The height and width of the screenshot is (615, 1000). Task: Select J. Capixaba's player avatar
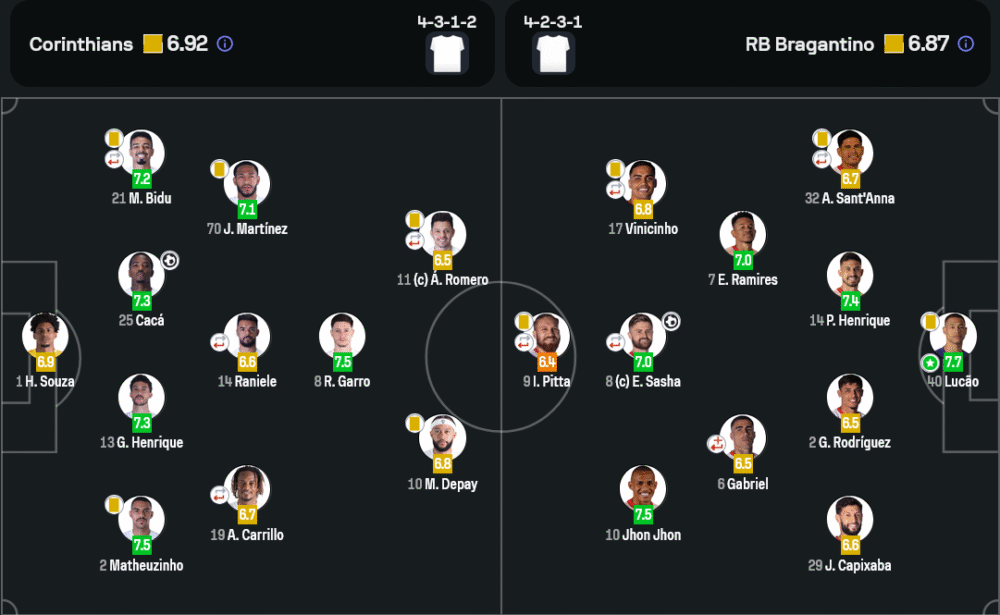point(850,520)
